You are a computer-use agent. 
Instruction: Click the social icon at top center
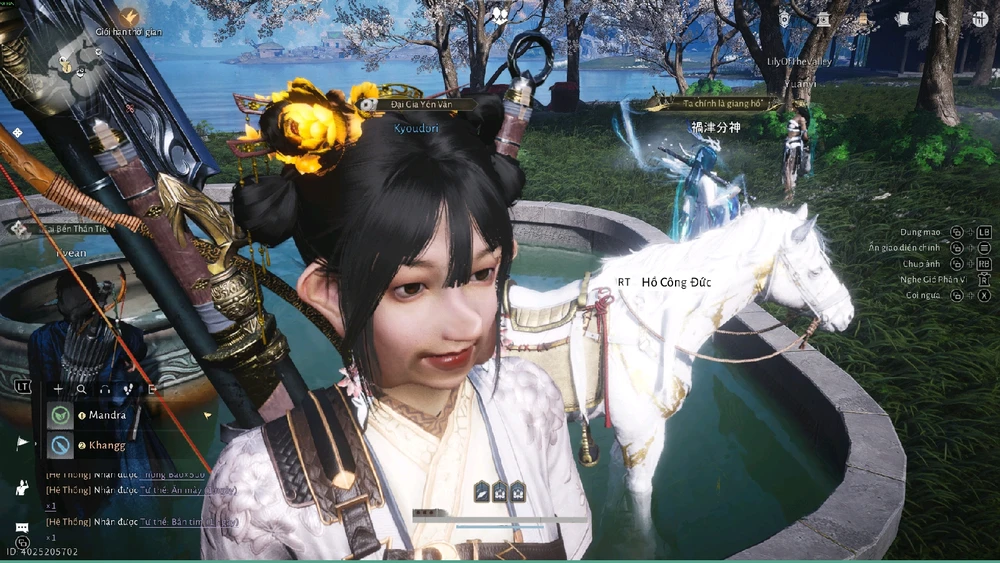point(499,16)
